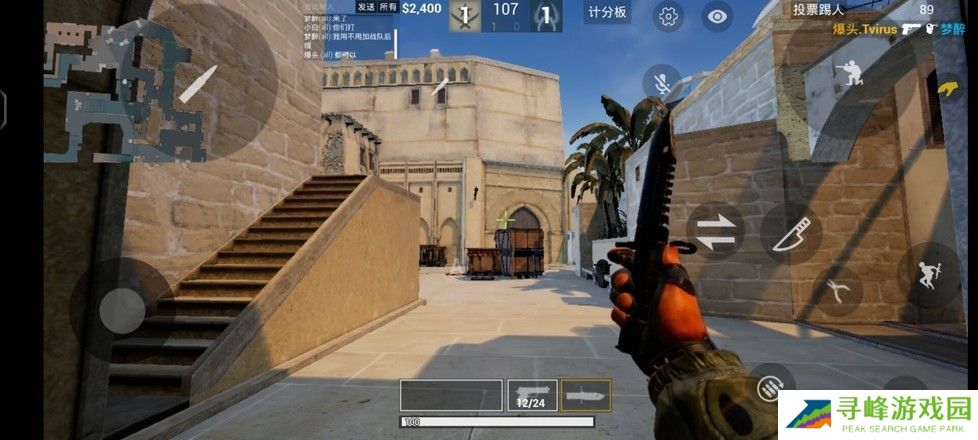Screen dimensions: 978x440
Task: Click the 发送 send chat button
Action: pos(365,7)
